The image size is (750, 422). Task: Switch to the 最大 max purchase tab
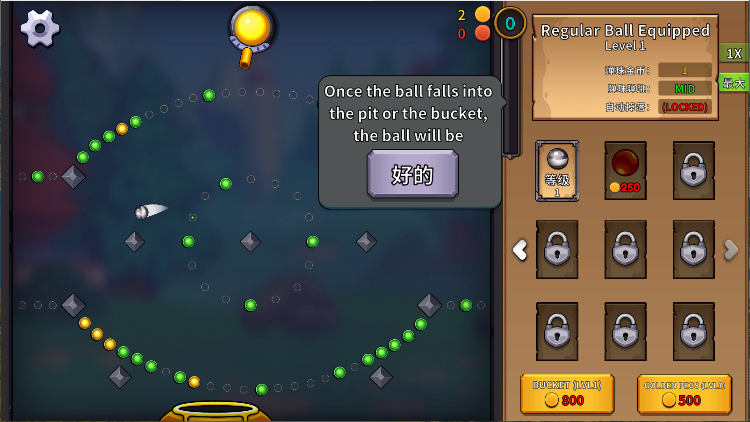734,82
